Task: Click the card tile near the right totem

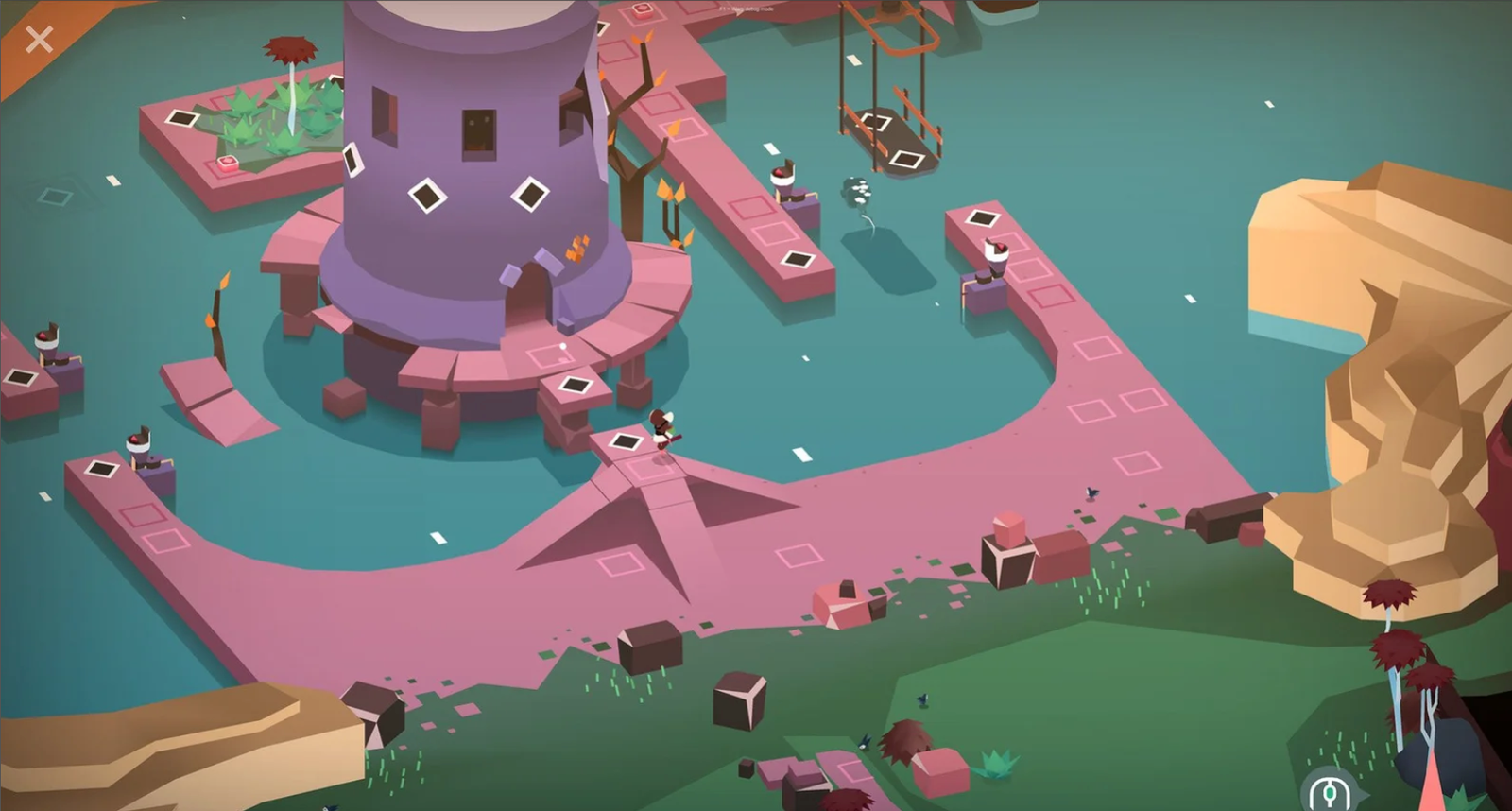Action: tap(980, 216)
